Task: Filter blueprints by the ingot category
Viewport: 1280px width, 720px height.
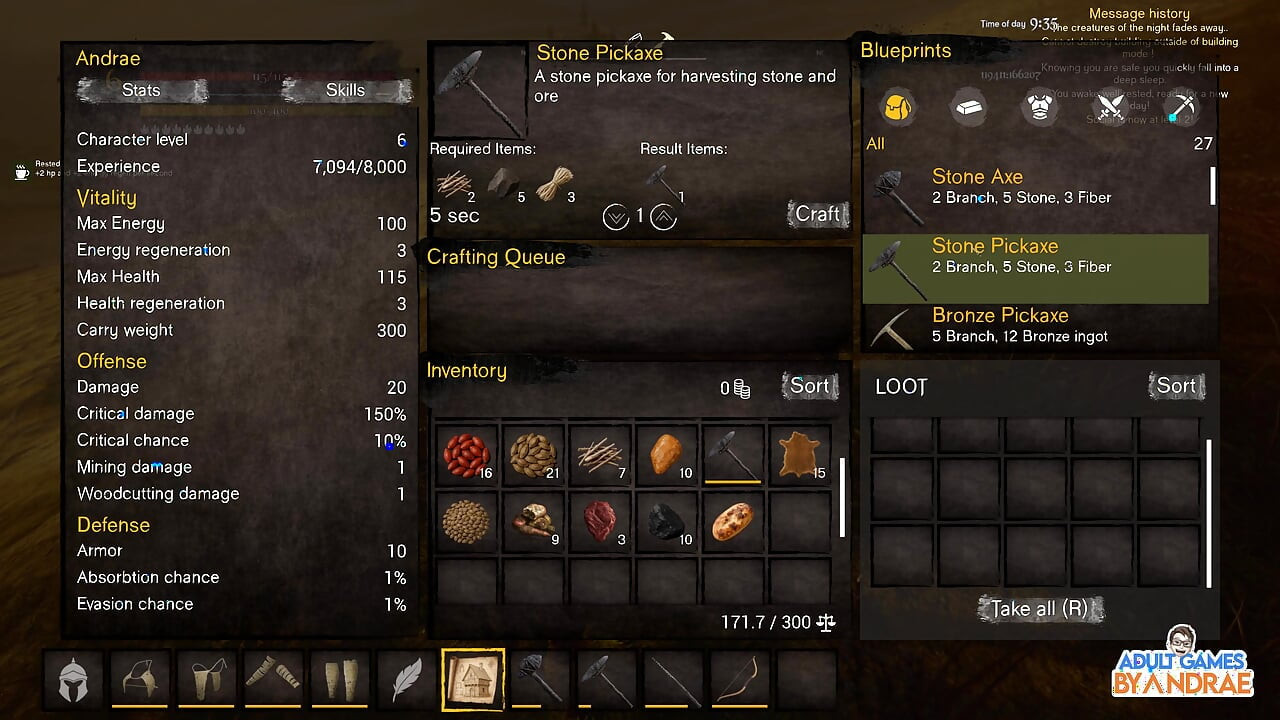Action: [x=968, y=107]
